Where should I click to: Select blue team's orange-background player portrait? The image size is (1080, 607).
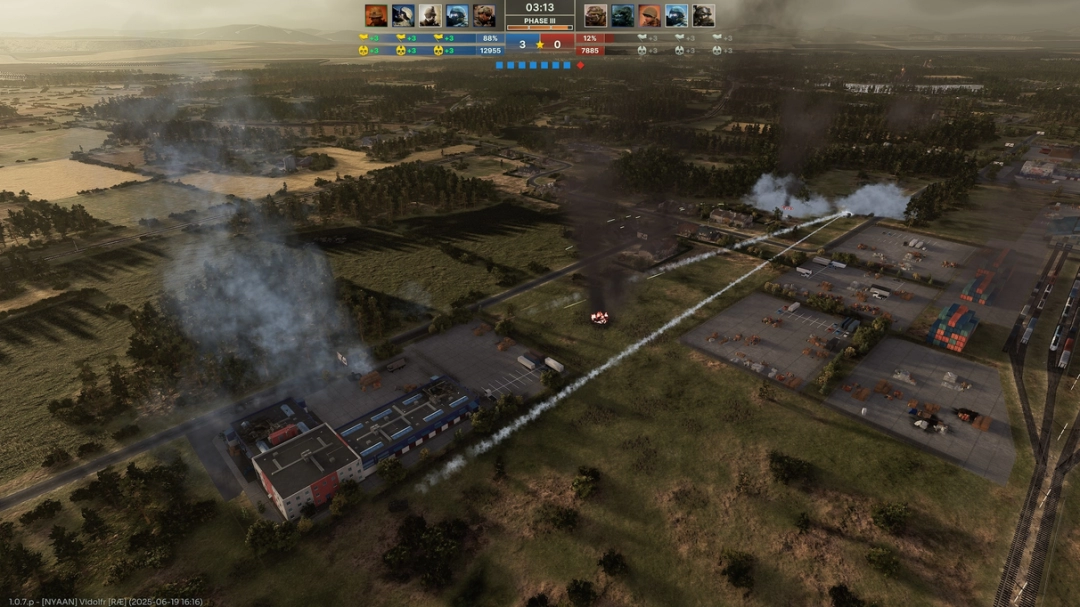pyautogui.click(x=376, y=15)
